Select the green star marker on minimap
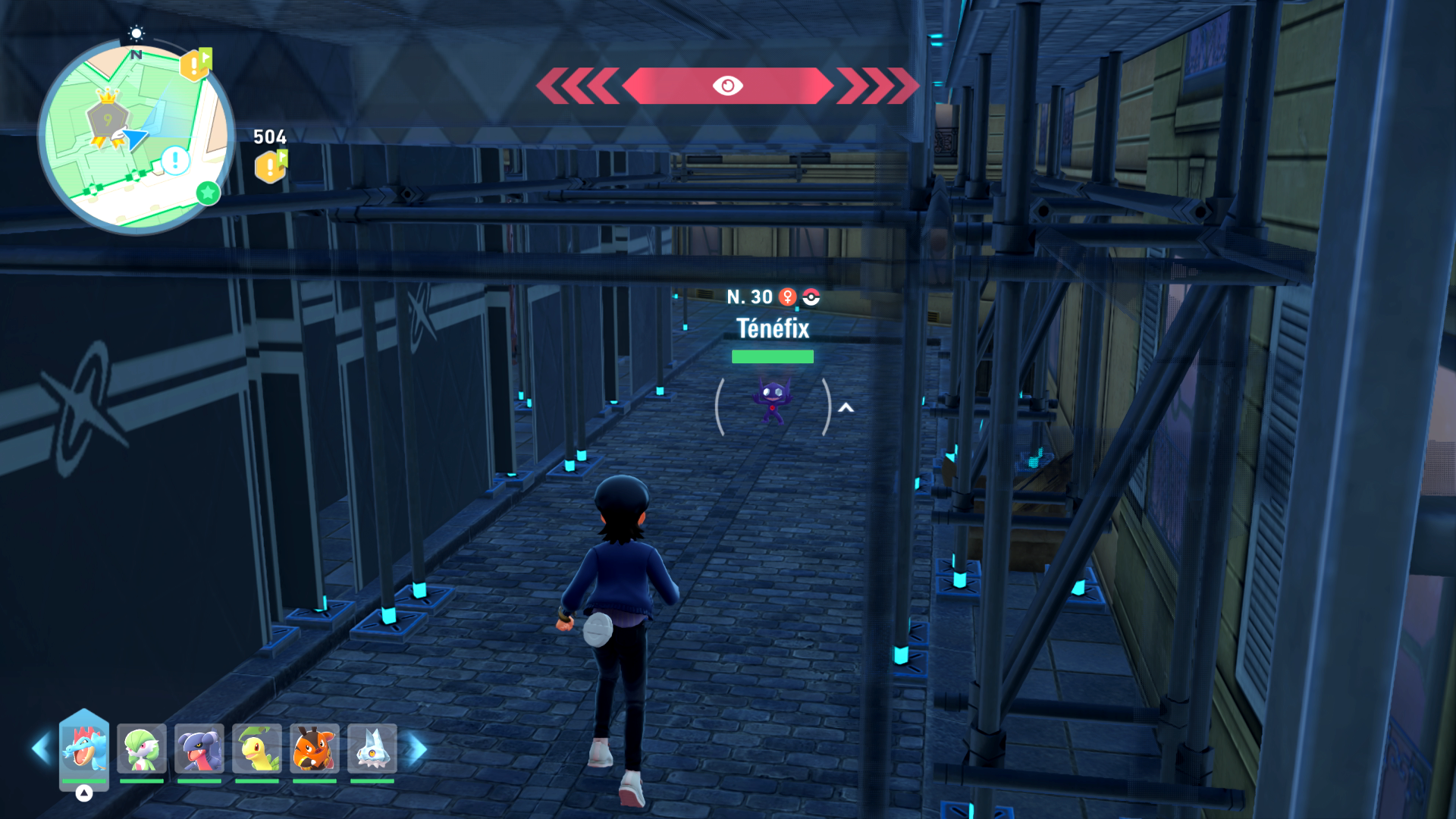This screenshot has width=1456, height=819. tap(208, 193)
